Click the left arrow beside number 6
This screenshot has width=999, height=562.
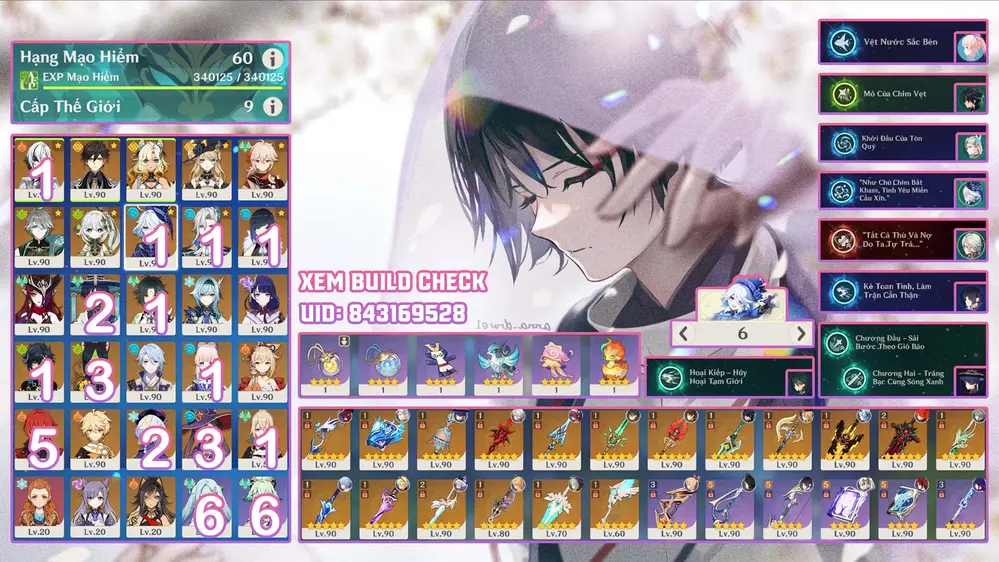point(684,334)
